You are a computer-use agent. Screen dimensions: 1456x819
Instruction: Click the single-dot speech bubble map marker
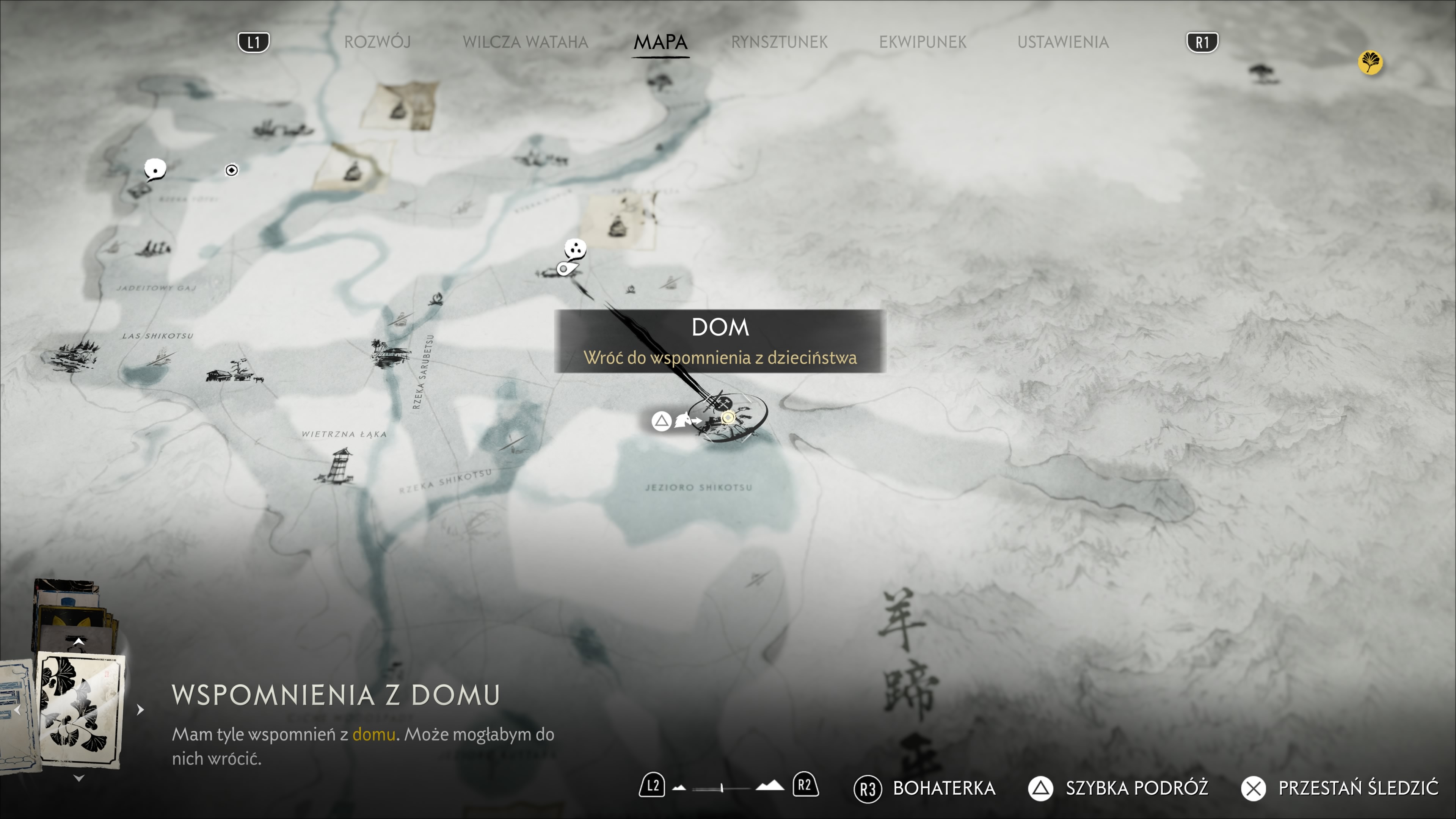tap(154, 168)
